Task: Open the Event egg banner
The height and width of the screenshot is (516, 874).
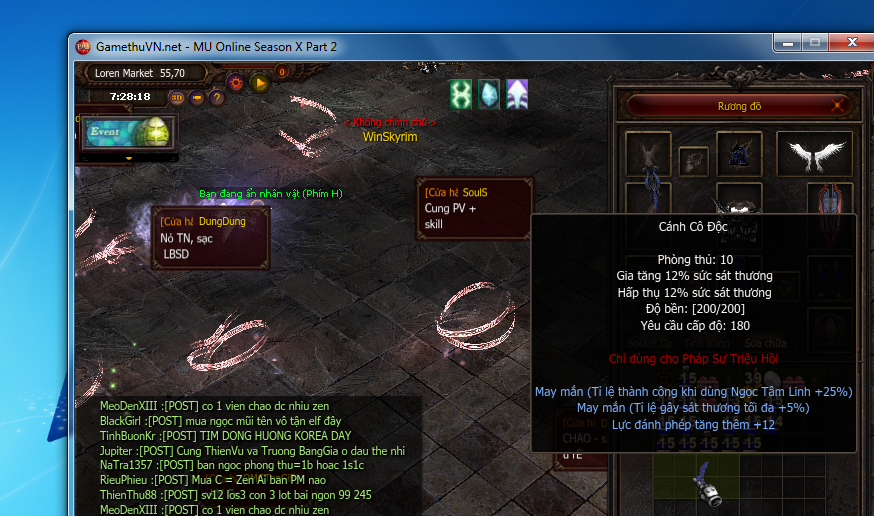Action: pos(127,133)
